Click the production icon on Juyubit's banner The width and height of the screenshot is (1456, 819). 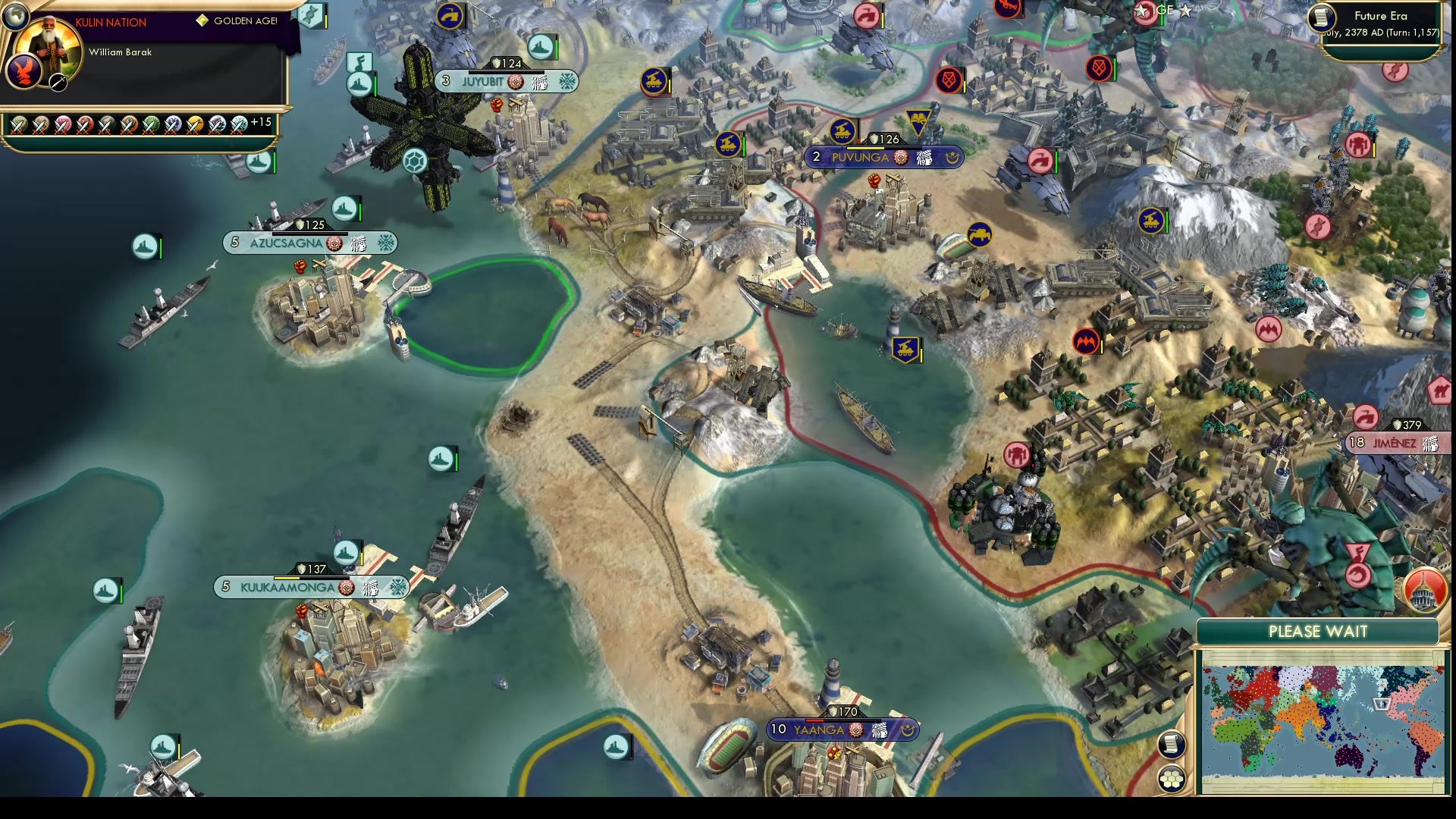[515, 81]
